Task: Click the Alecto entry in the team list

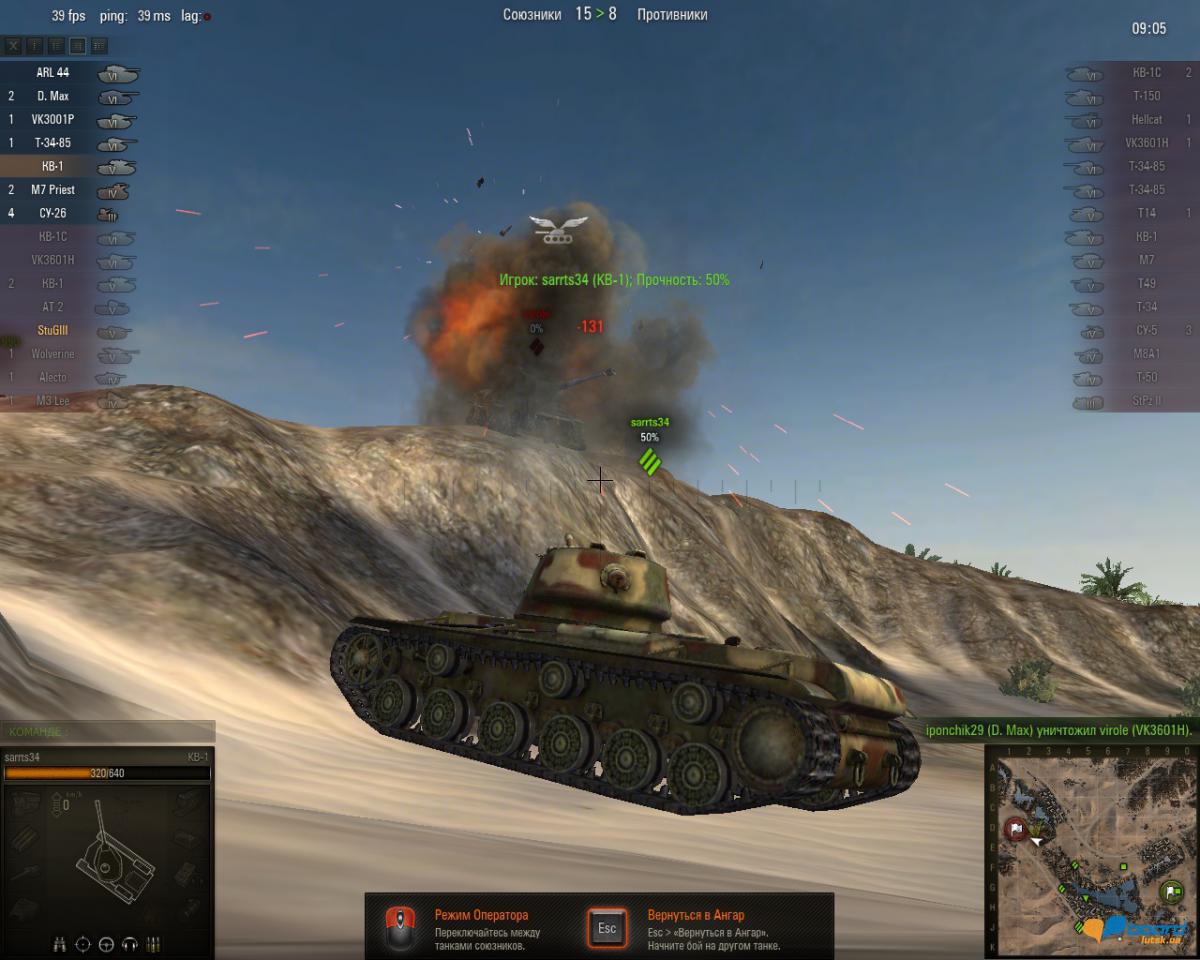Action: tap(53, 377)
